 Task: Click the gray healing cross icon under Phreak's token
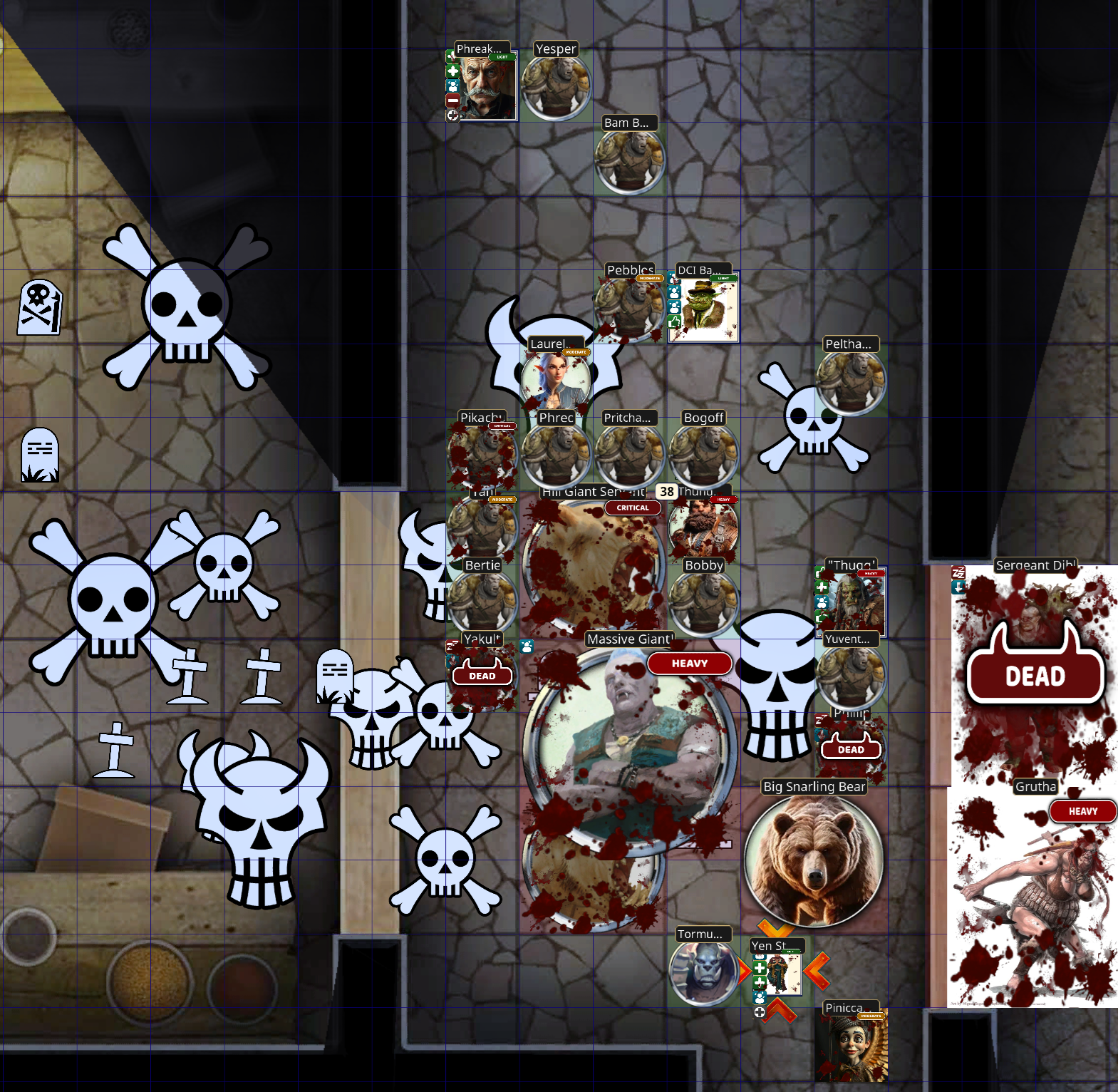coord(454,116)
